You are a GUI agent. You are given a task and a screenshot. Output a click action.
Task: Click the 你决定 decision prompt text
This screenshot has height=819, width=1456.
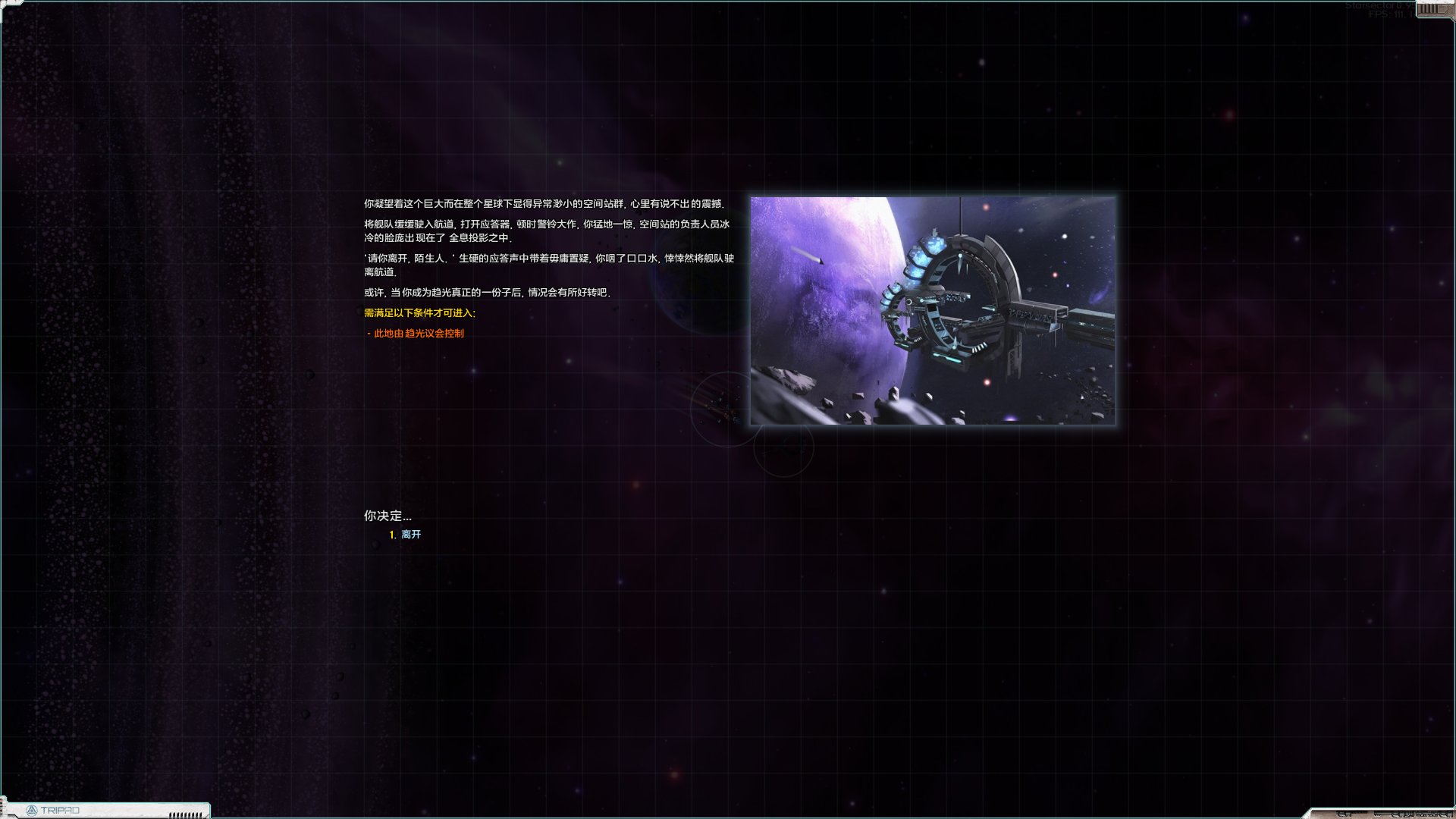click(x=388, y=516)
